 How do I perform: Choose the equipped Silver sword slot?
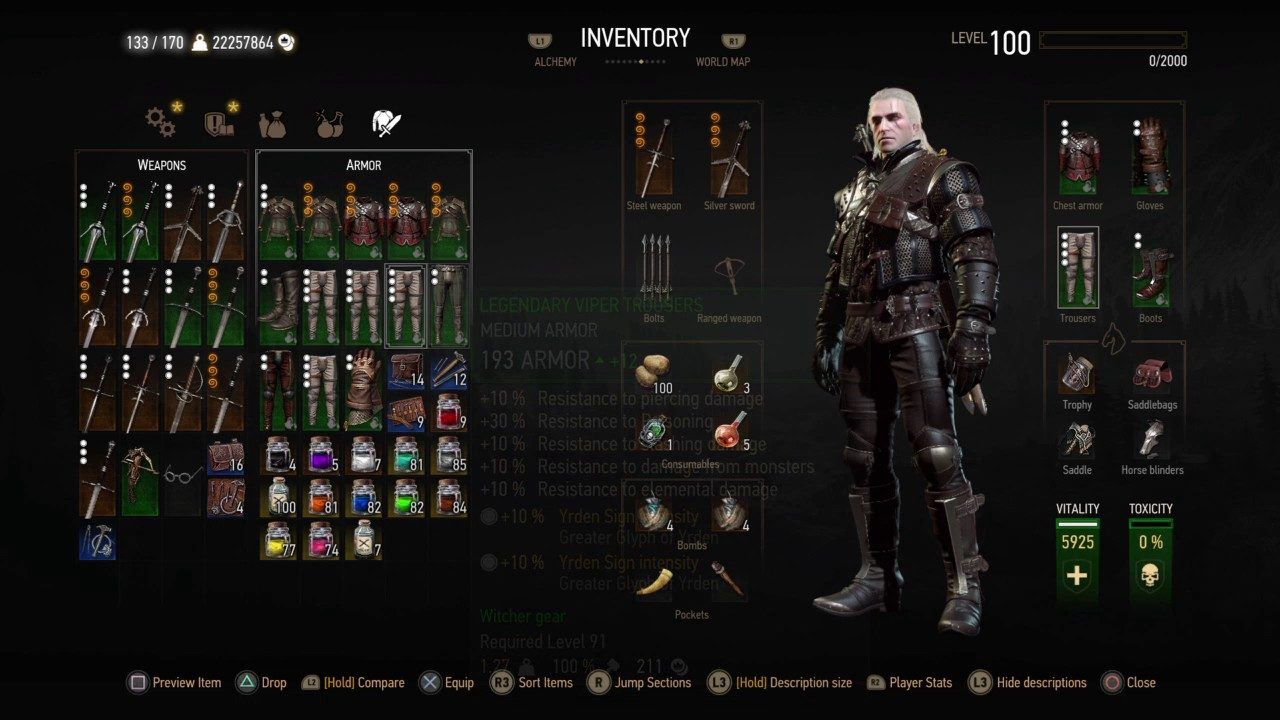pos(729,158)
